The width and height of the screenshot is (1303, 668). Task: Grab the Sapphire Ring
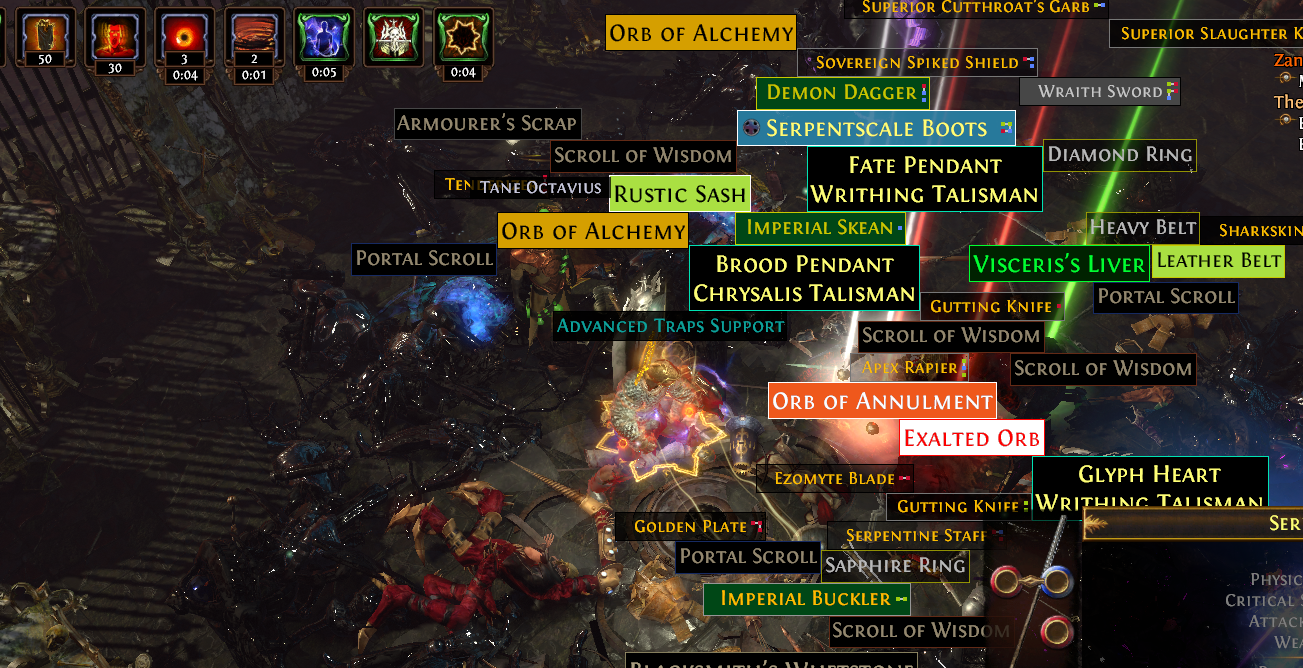(x=894, y=566)
